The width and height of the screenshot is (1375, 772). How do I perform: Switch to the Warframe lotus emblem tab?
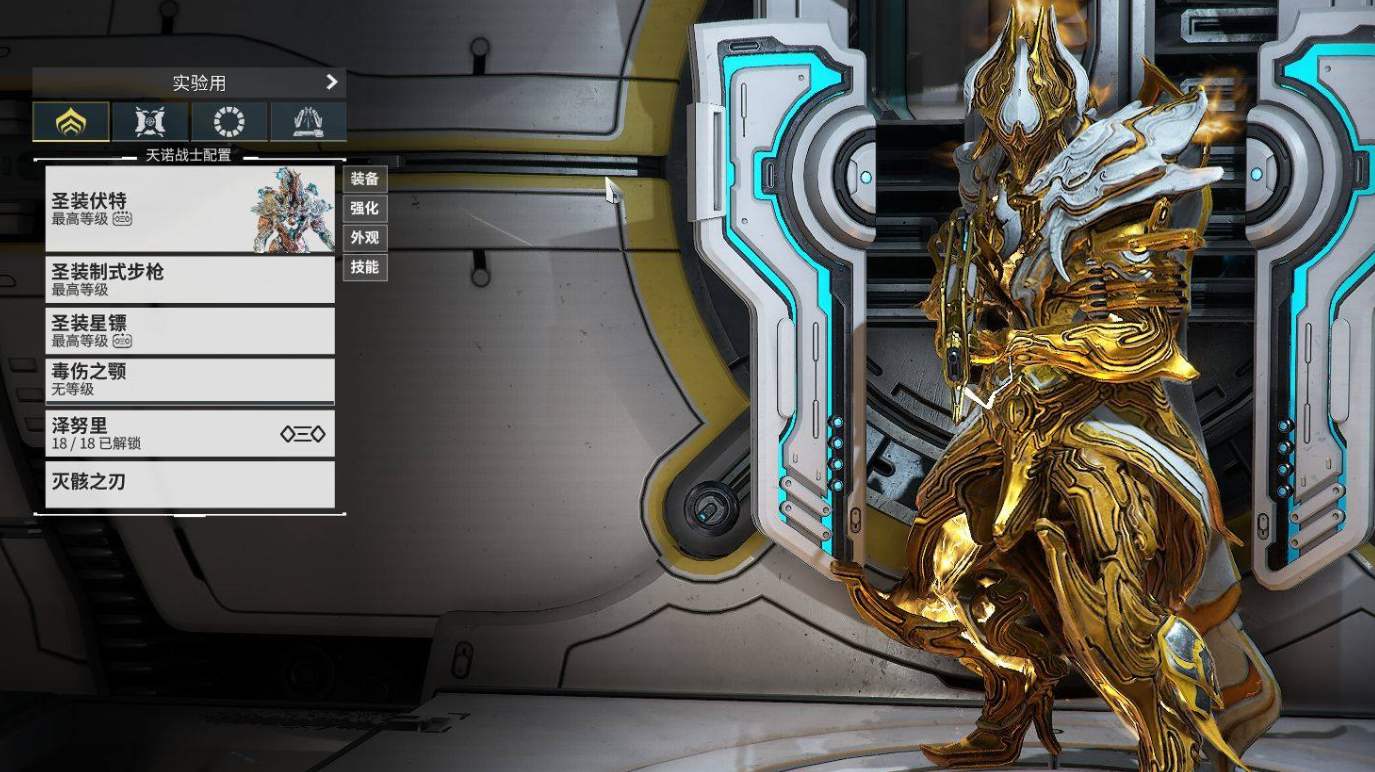(71, 122)
